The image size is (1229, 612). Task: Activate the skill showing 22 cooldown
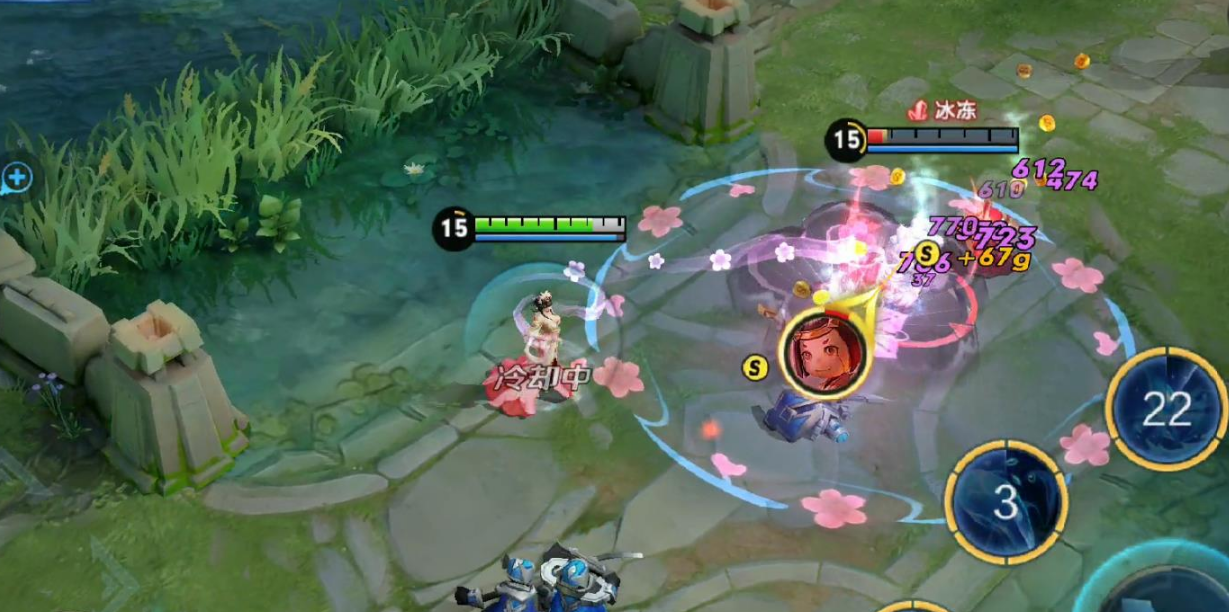[x=1166, y=409]
